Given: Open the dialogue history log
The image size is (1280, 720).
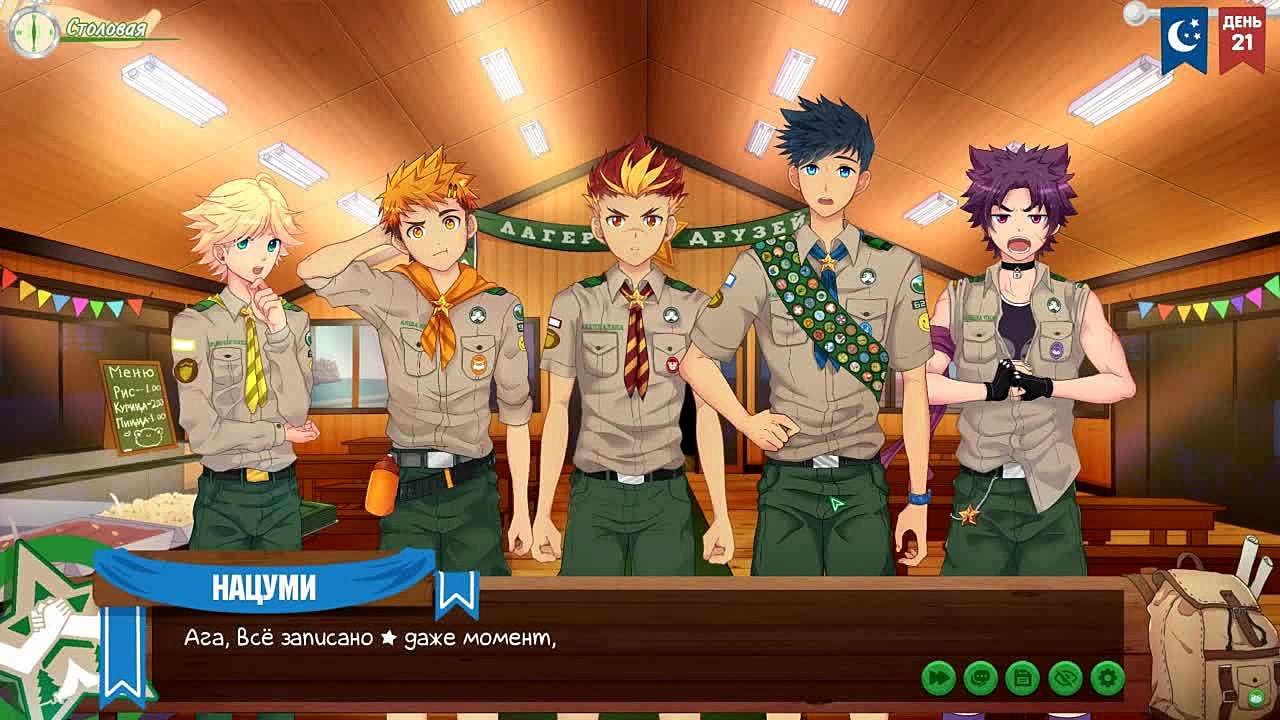Looking at the screenshot, I should tap(980, 678).
